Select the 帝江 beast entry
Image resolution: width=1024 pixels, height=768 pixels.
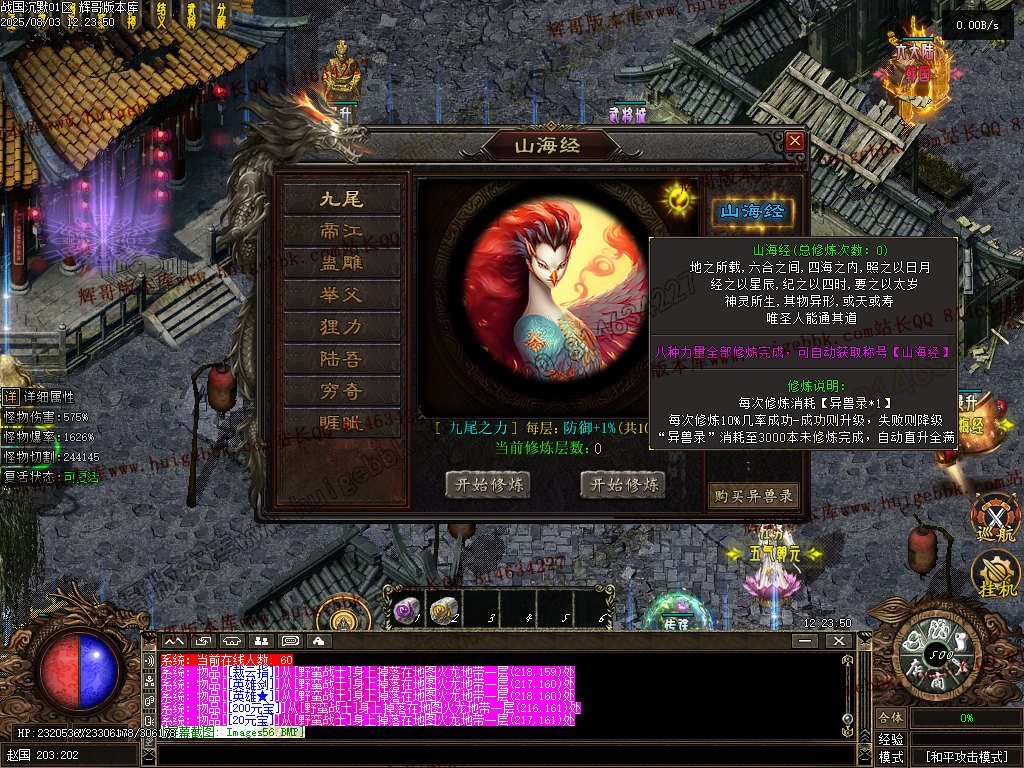[x=342, y=231]
